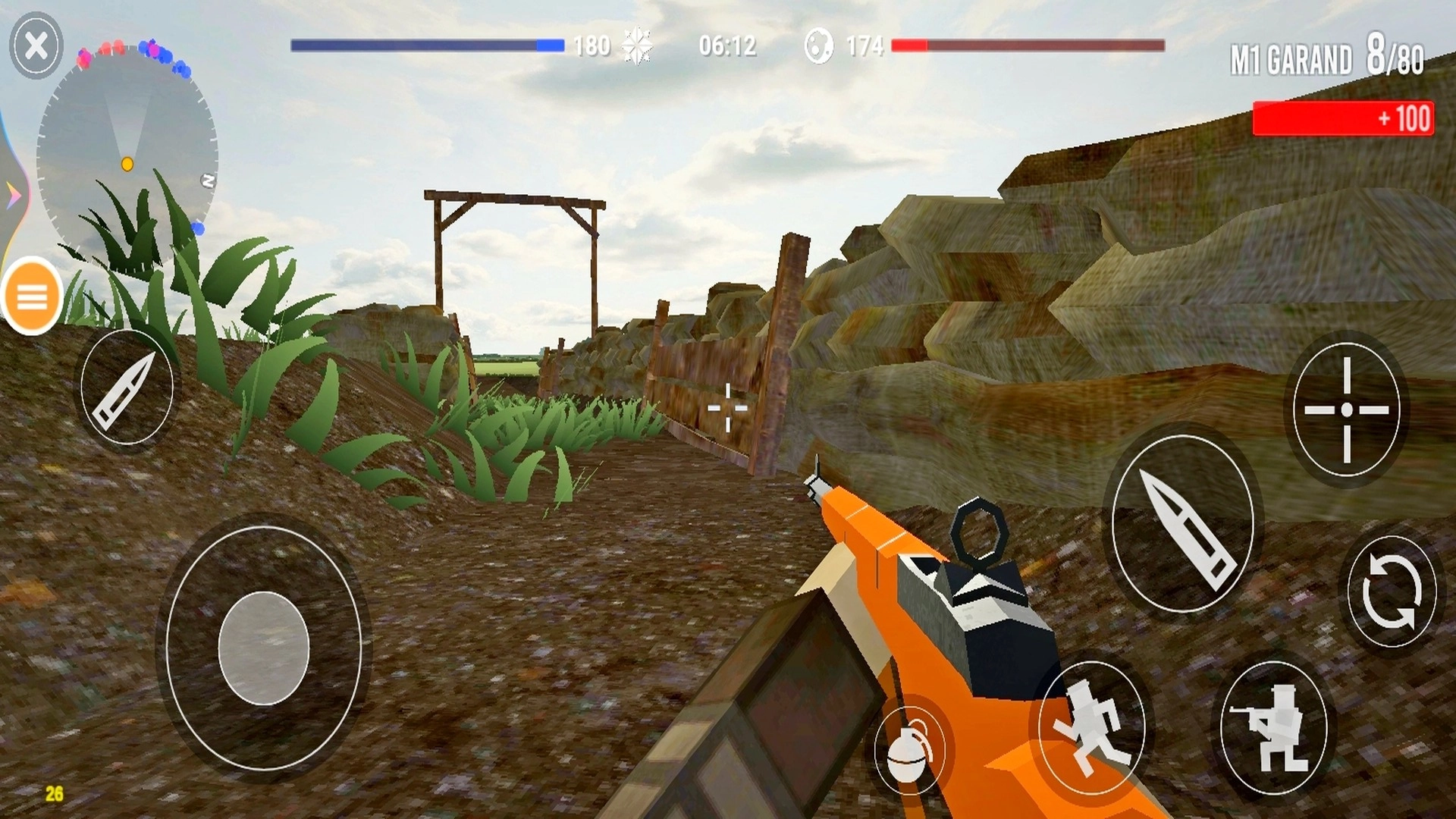1456x819 pixels.
Task: Tap the circular radar minimap
Action: coord(127,152)
